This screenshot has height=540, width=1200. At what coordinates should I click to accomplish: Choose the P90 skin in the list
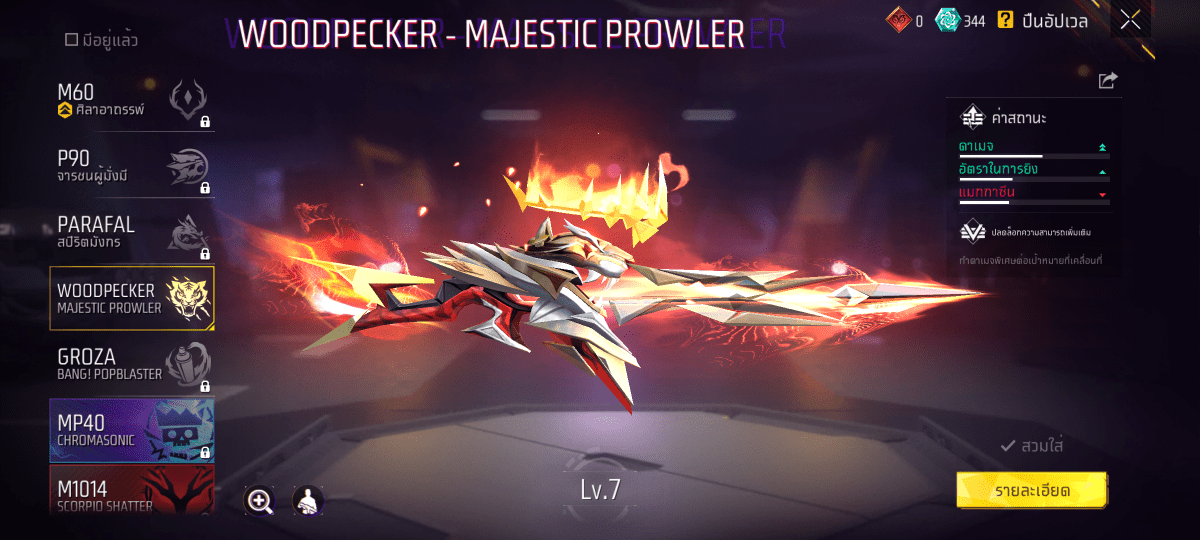point(132,168)
